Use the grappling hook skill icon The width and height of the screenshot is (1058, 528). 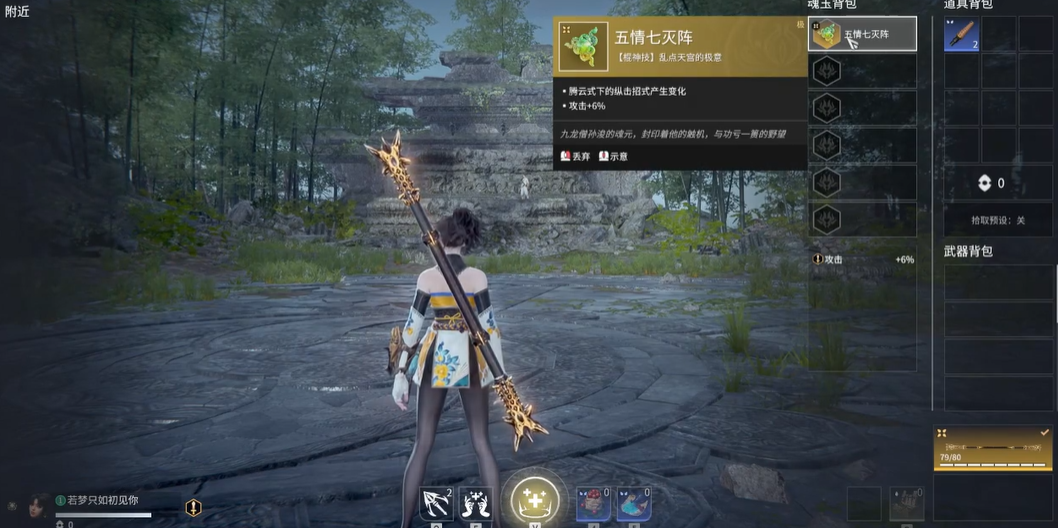(x=436, y=503)
